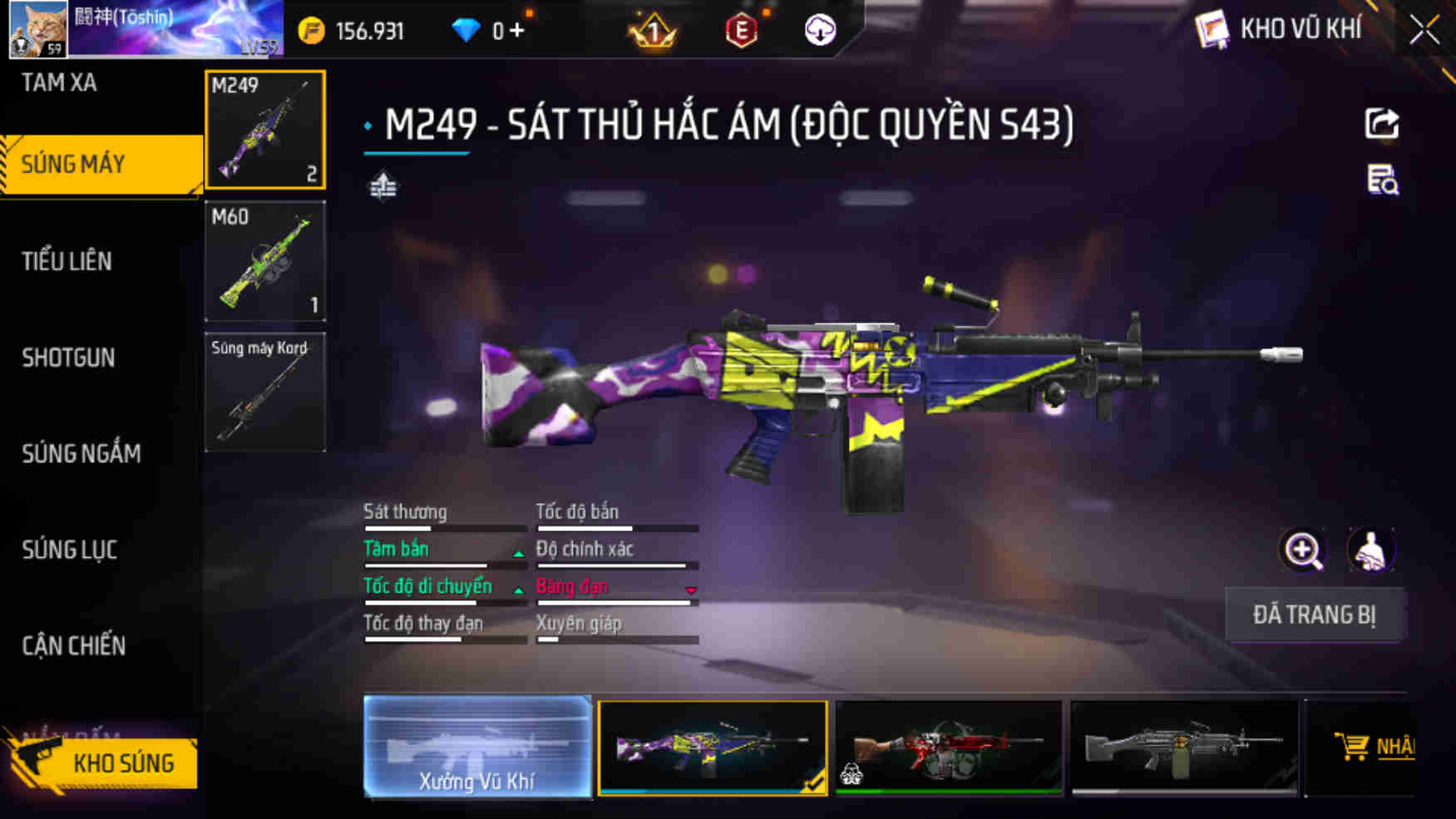Switch to the SHOTGUN category tab

click(70, 358)
